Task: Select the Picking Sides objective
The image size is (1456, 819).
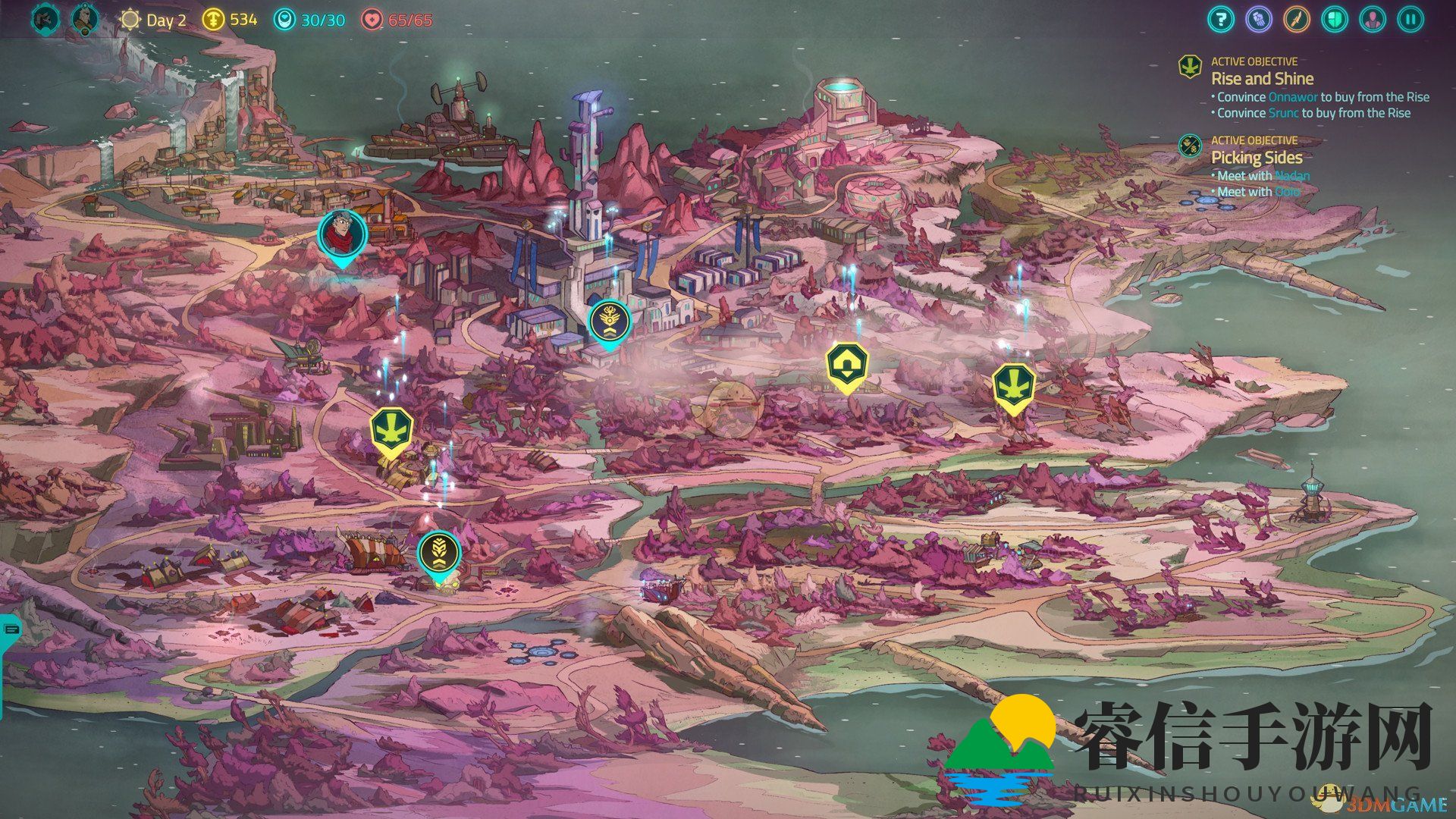Action: [x=1256, y=157]
